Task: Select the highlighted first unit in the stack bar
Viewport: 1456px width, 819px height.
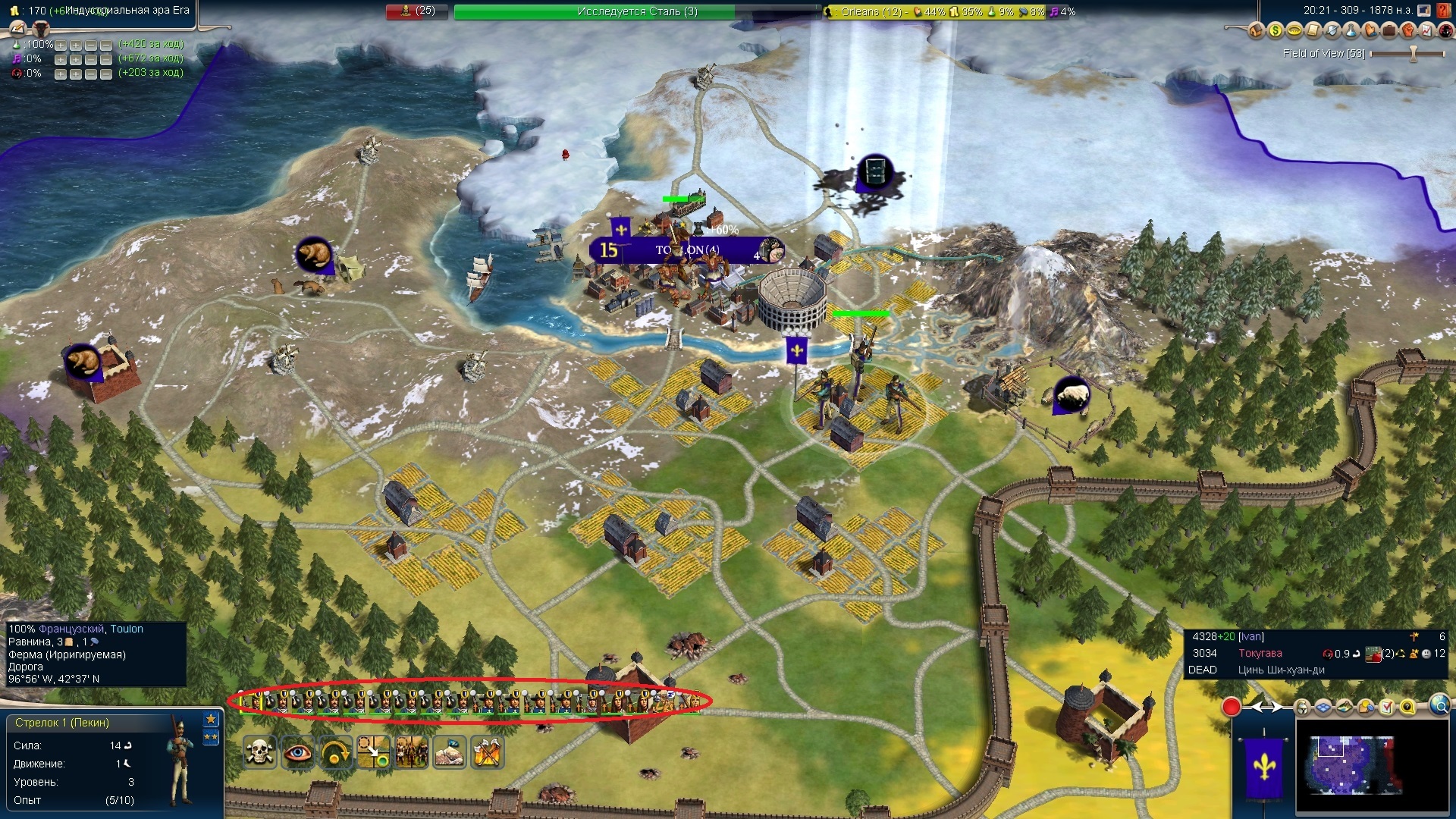Action: [251, 702]
